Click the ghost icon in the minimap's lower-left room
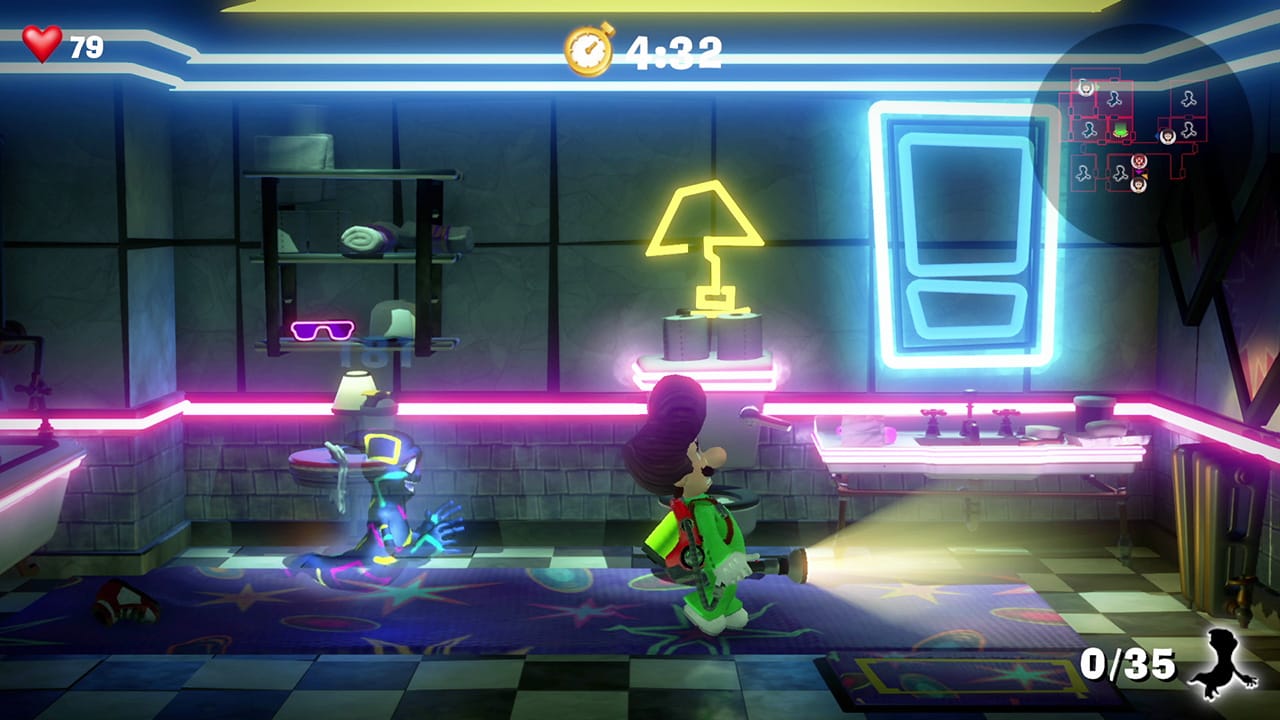The height and width of the screenshot is (720, 1280). [1084, 174]
